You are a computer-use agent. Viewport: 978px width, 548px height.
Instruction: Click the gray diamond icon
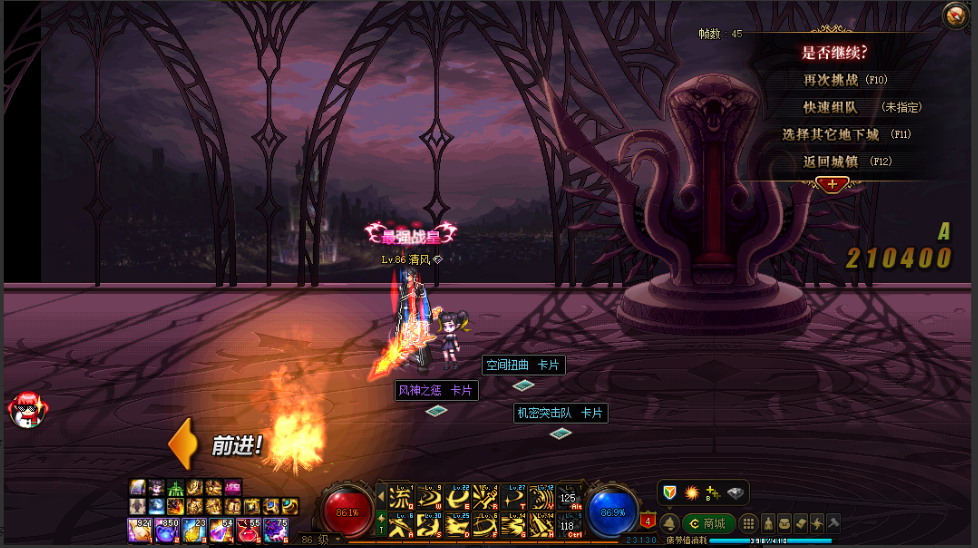point(736,492)
